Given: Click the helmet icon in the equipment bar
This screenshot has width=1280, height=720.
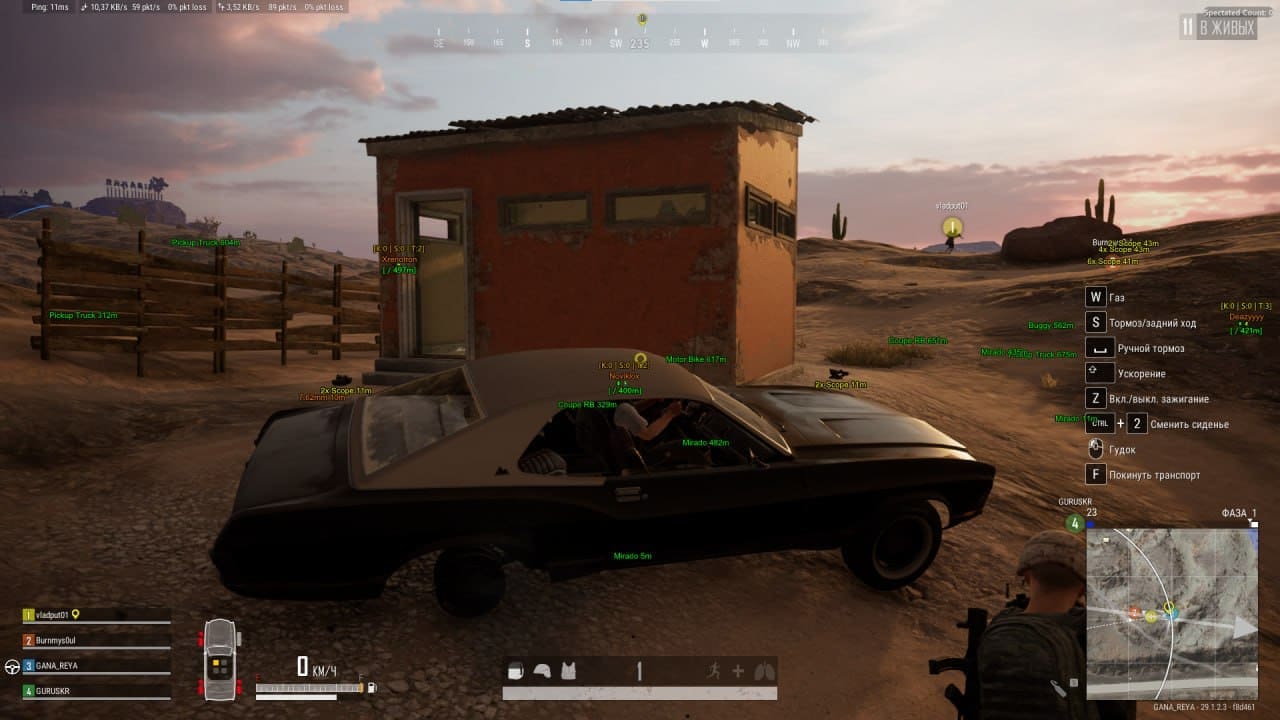Looking at the screenshot, I should click(543, 671).
